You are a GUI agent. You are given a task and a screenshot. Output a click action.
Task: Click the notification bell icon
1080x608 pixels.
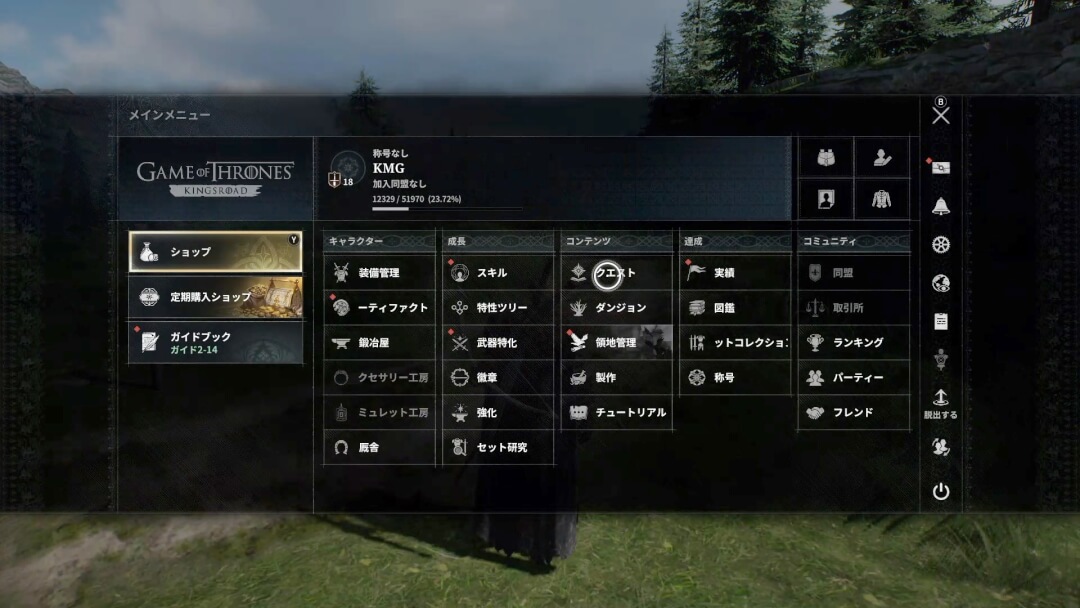coord(941,207)
